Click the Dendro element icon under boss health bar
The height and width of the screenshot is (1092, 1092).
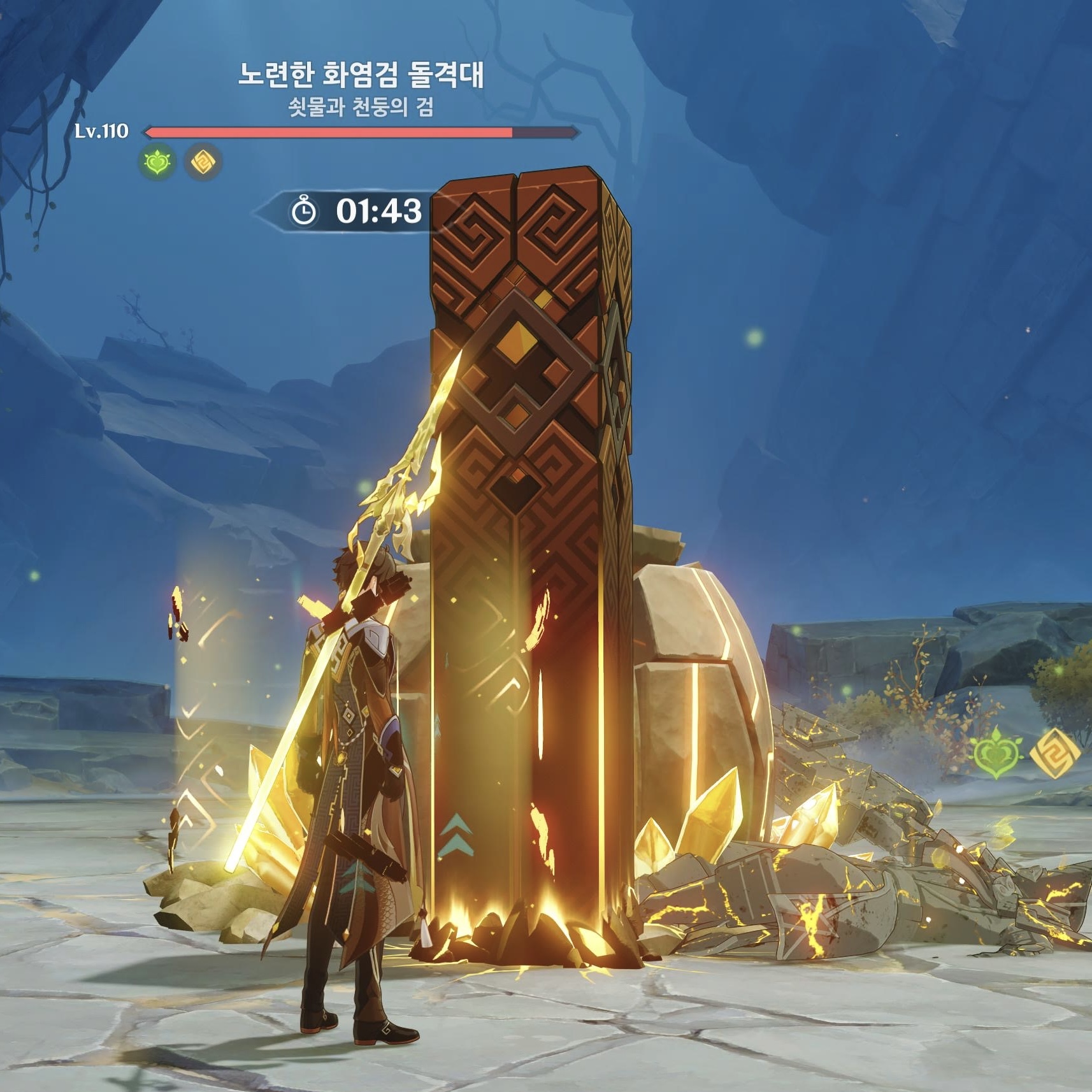pyautogui.click(x=157, y=162)
